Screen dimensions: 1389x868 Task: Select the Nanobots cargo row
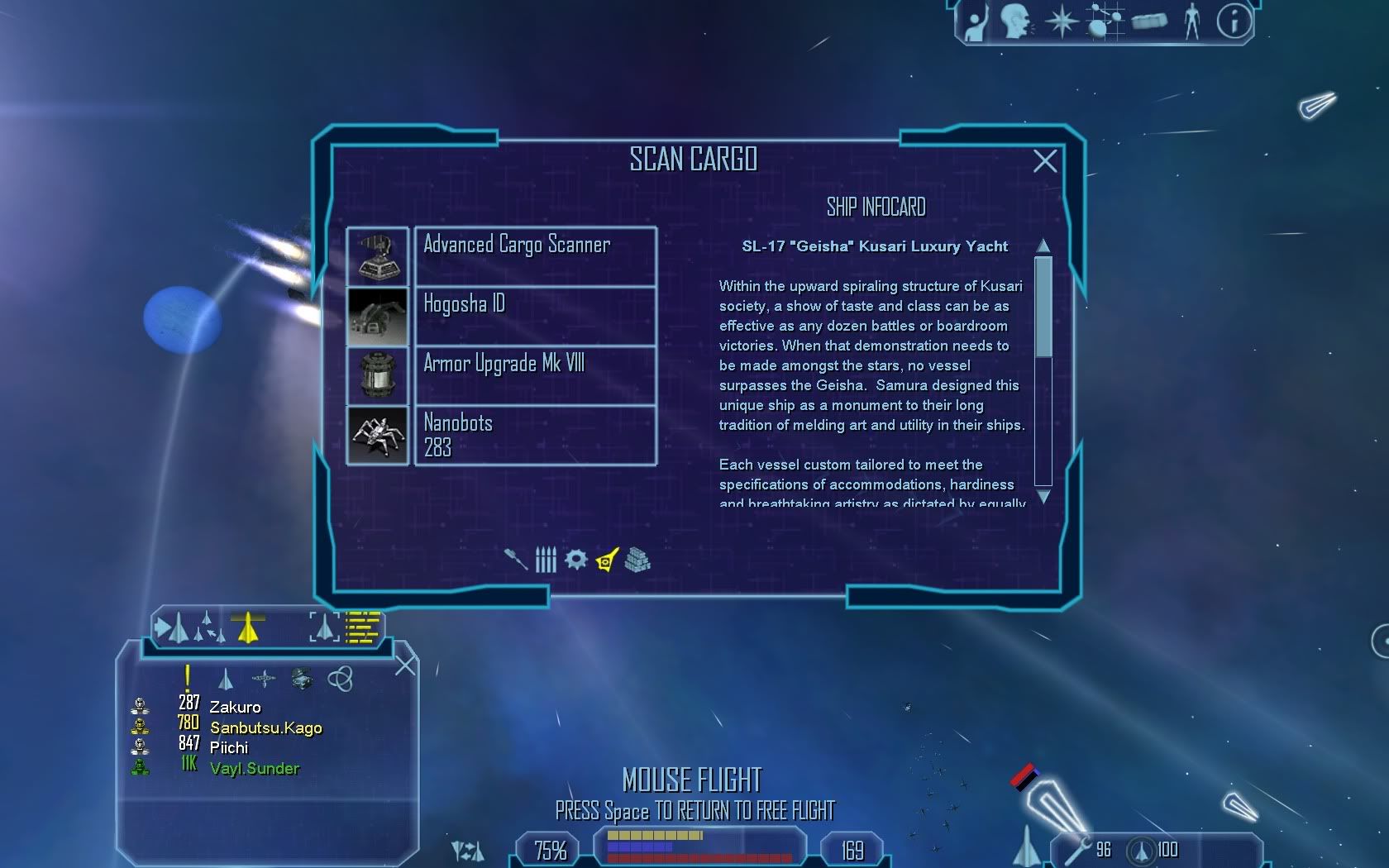point(535,435)
